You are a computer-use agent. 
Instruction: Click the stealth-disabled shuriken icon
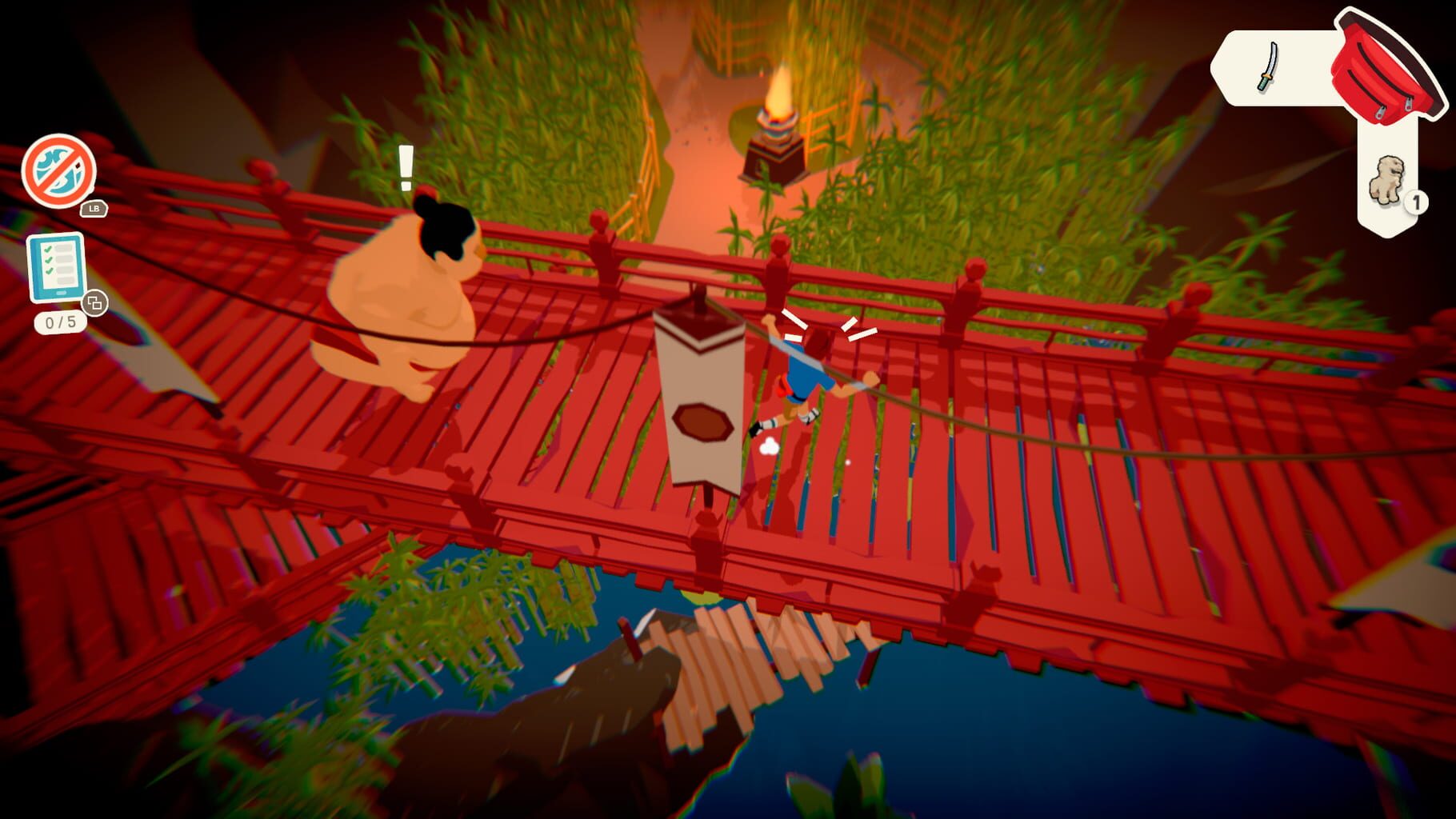58,170
